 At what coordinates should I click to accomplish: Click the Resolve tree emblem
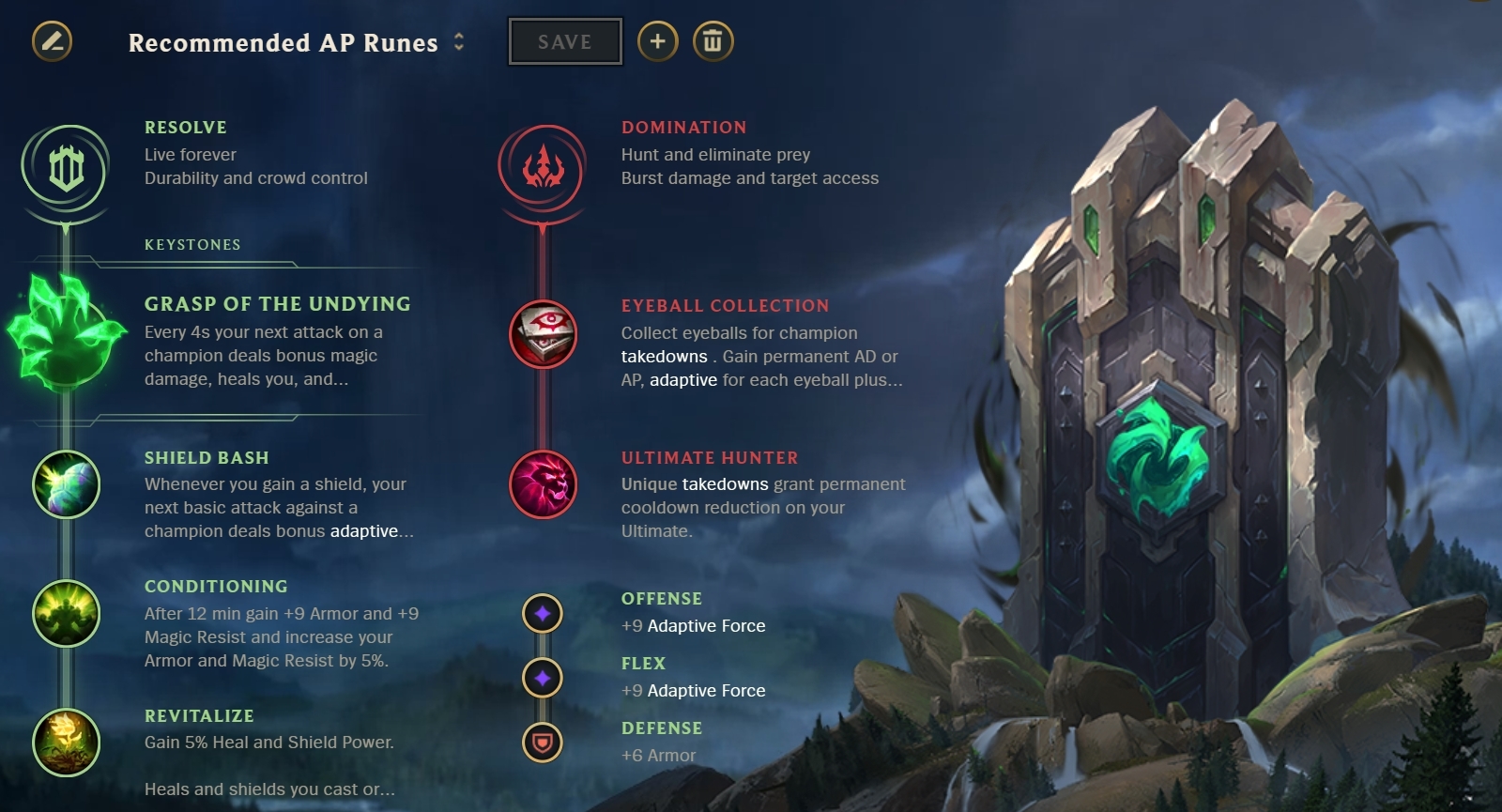(65, 169)
